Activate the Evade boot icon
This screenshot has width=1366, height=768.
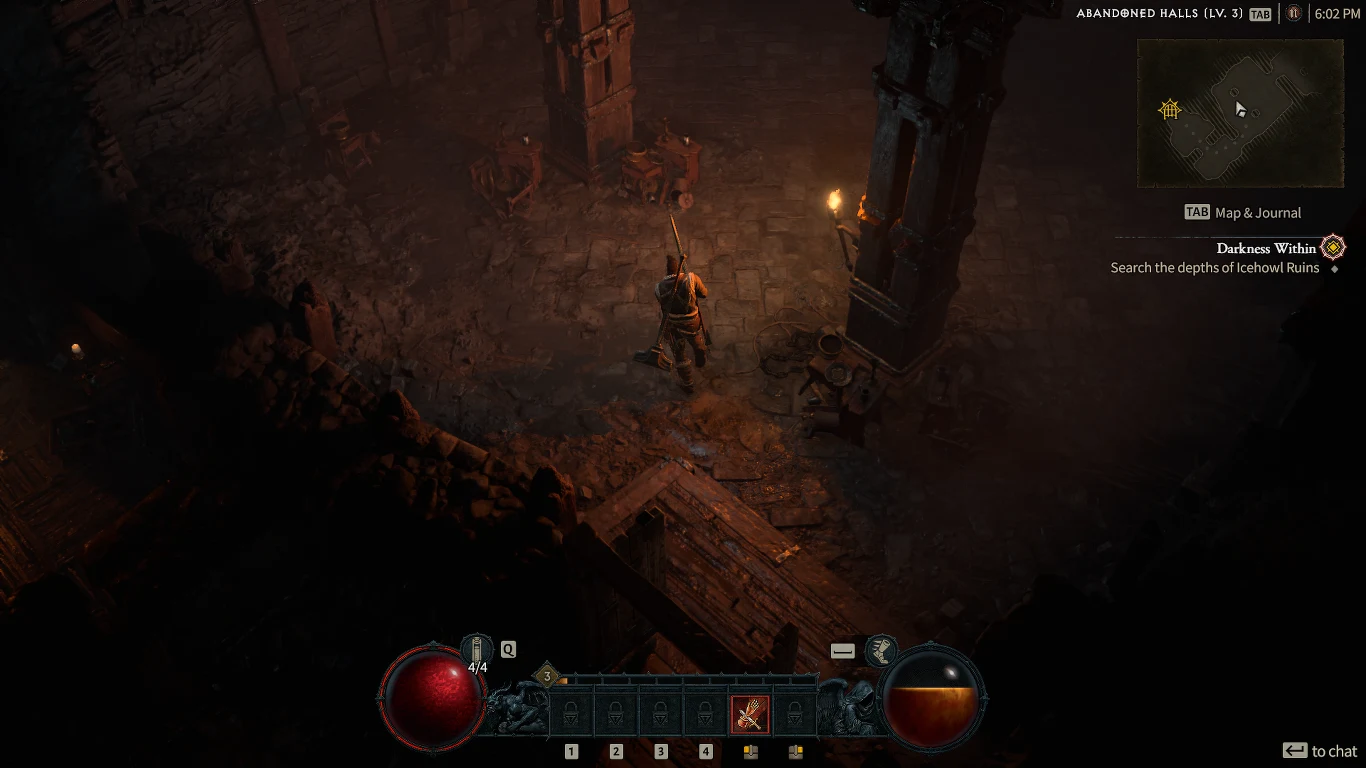(x=884, y=650)
